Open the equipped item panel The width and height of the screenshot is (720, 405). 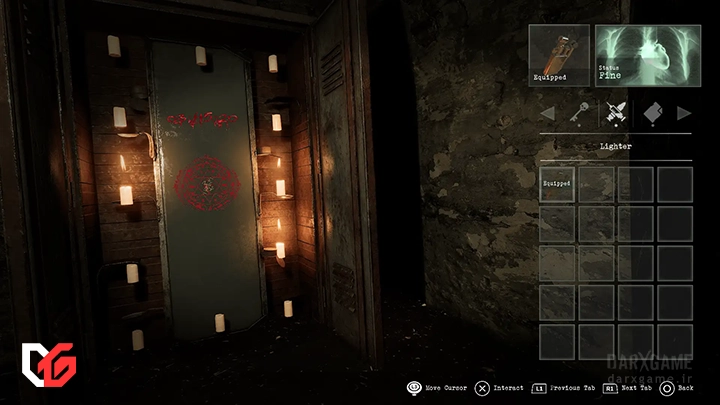click(559, 55)
